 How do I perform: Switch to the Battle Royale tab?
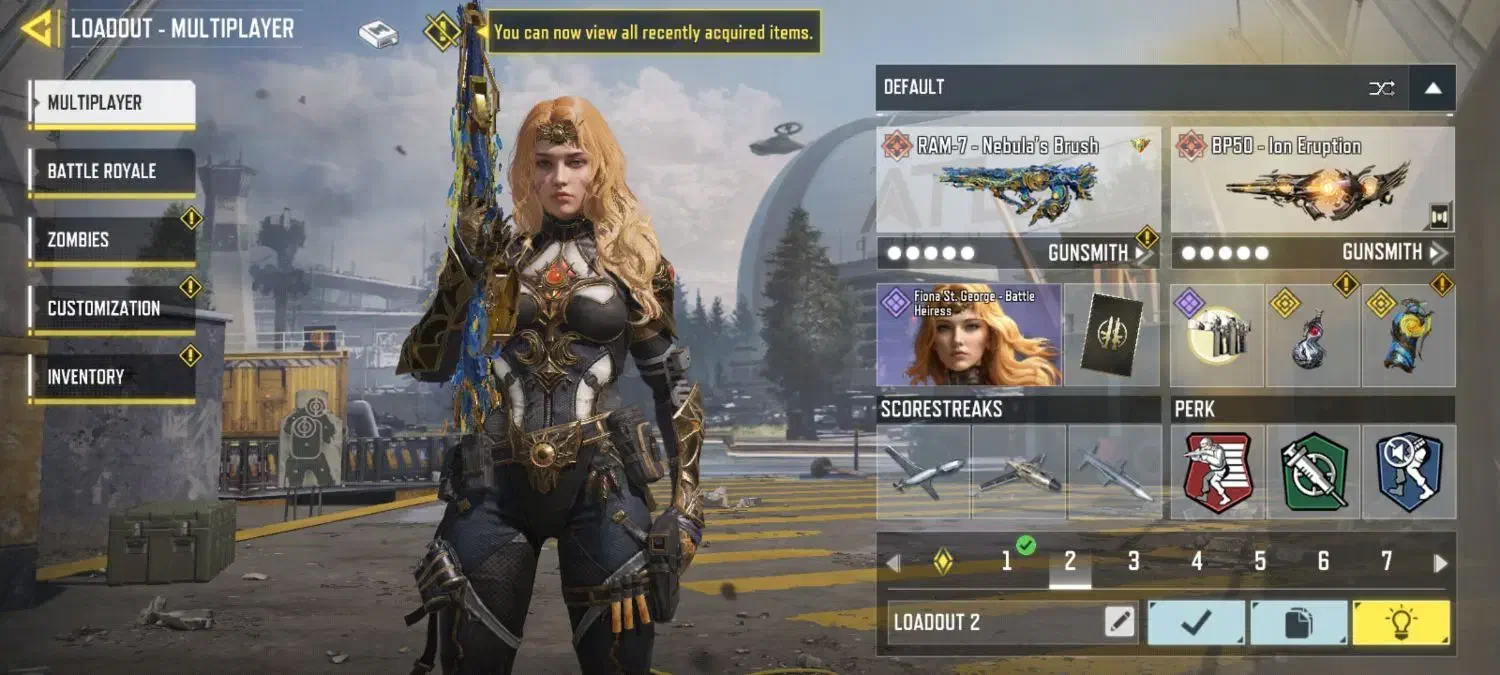tap(111, 172)
